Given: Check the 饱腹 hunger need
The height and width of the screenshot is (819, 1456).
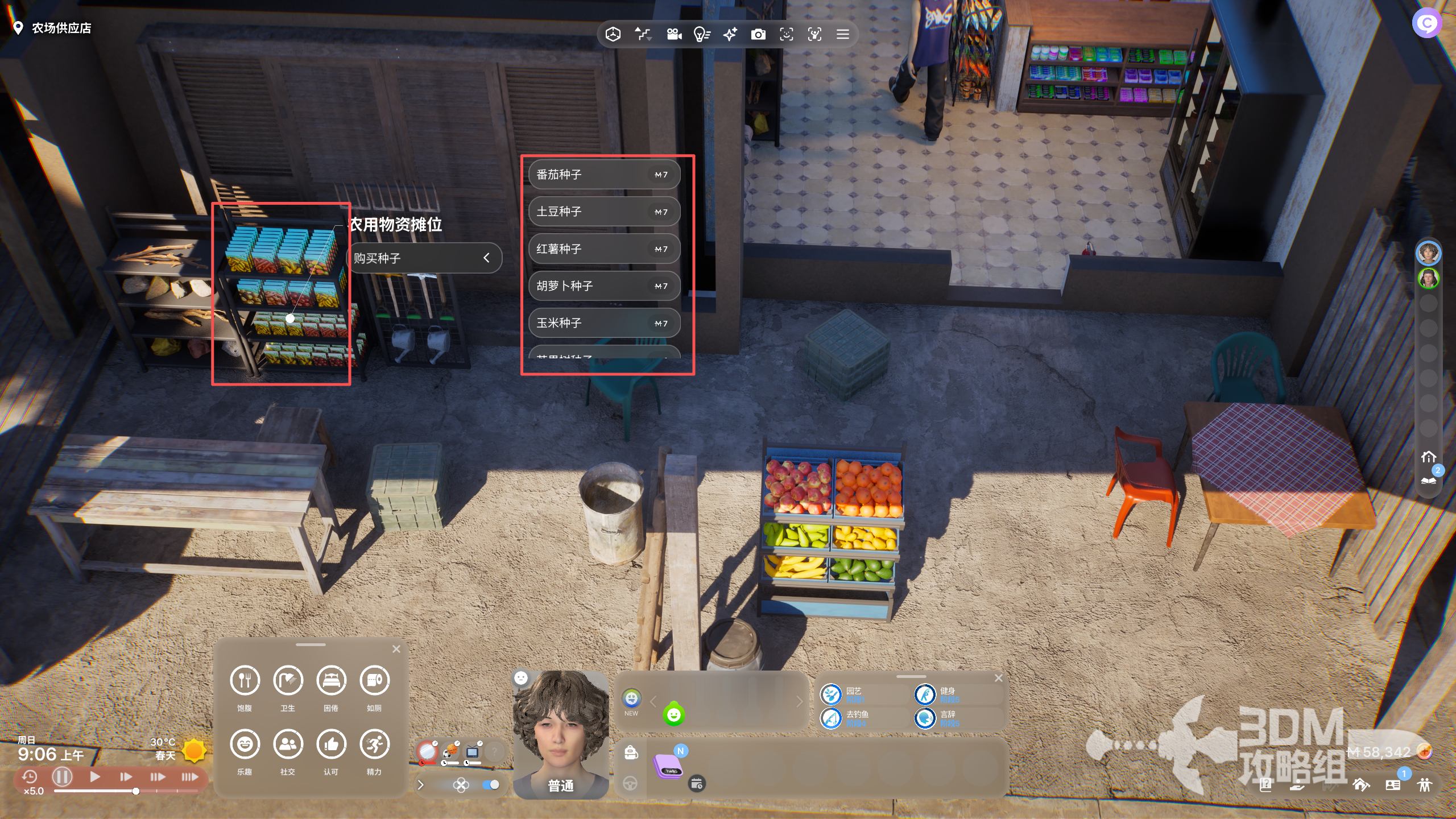Looking at the screenshot, I should (245, 680).
